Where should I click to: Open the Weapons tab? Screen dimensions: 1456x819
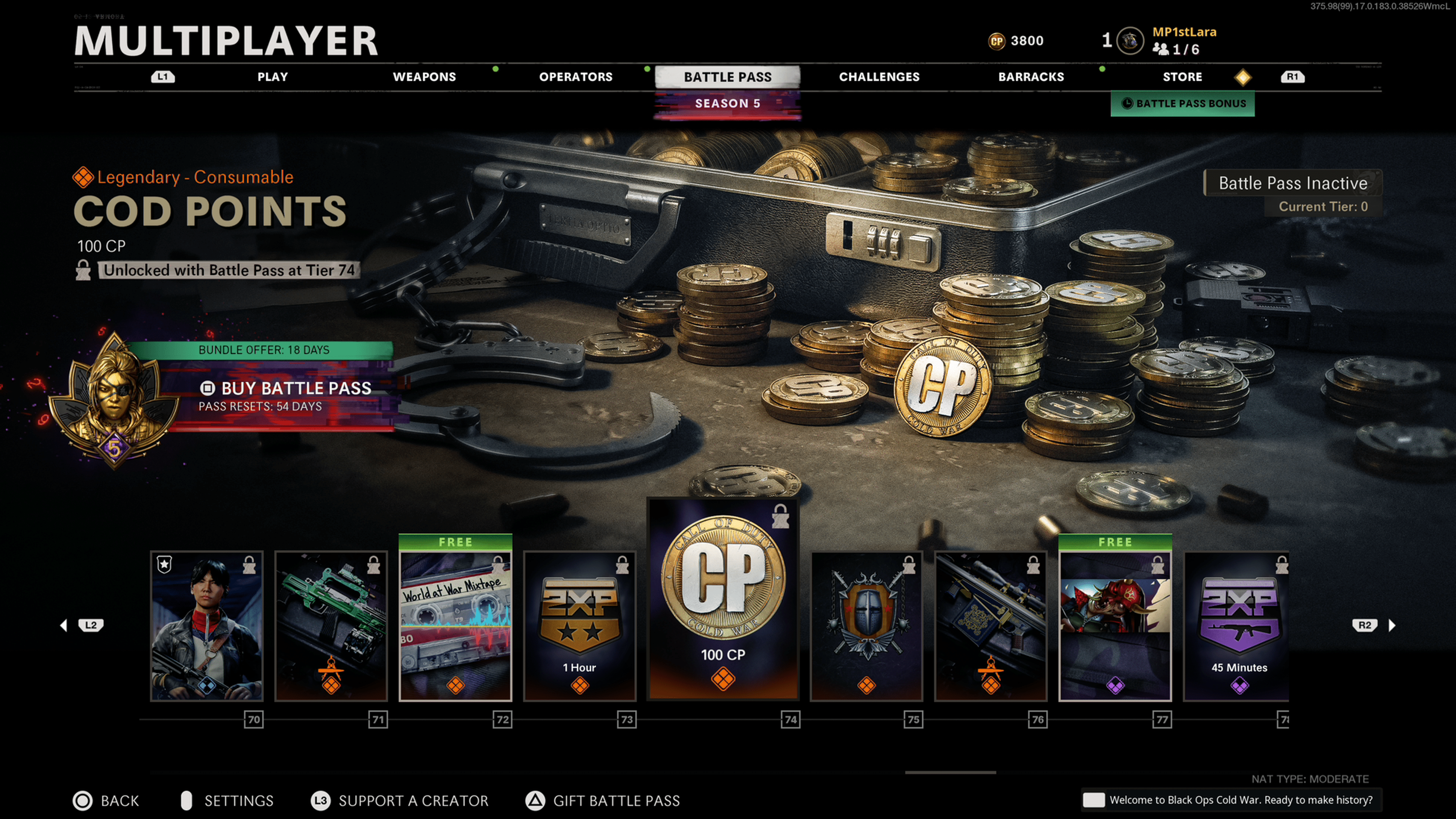[x=424, y=77]
